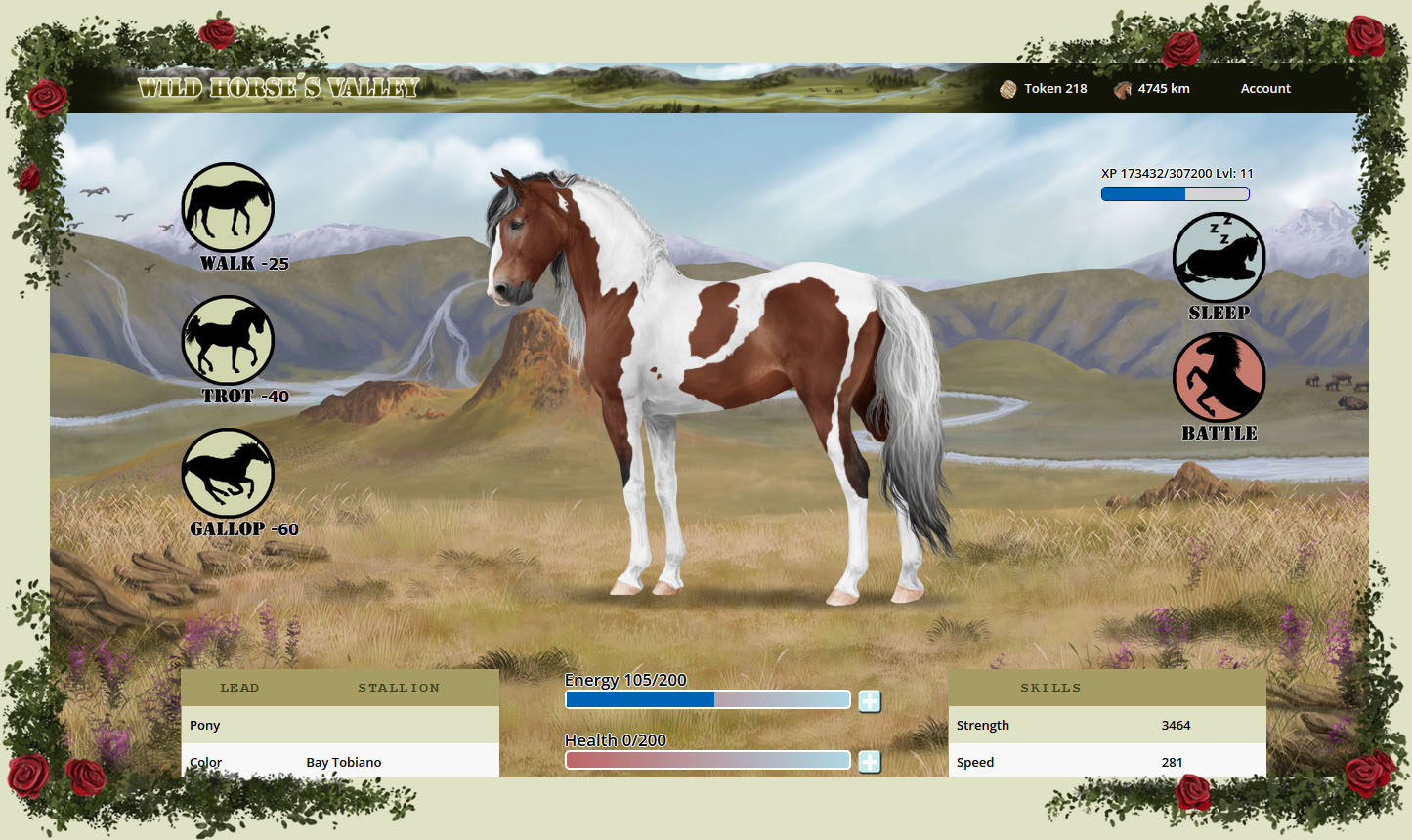This screenshot has height=840, width=1412.
Task: Toggle the Stallion designation
Action: (399, 687)
